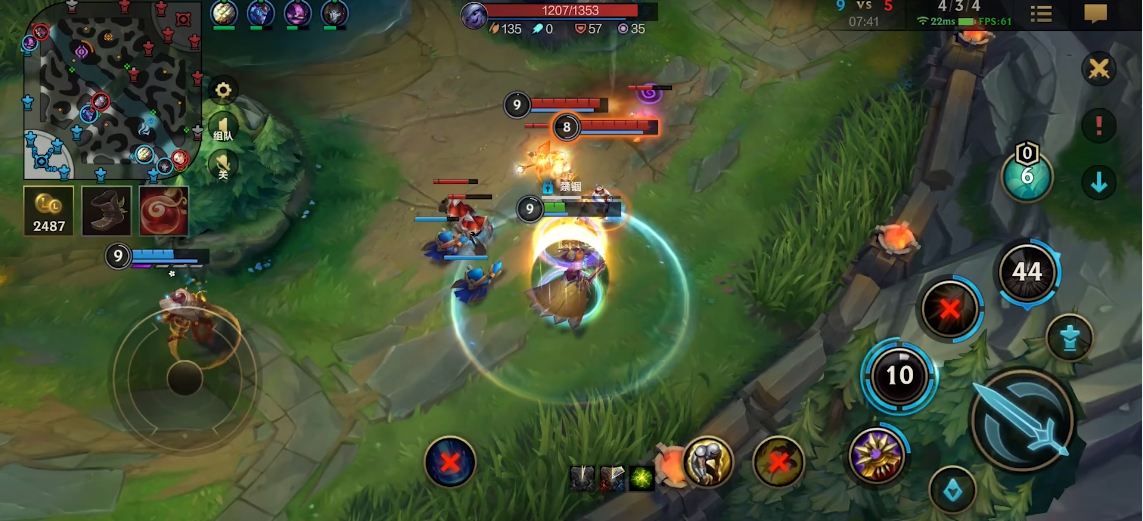The height and width of the screenshot is (521, 1143).
Task: Target towers with the turret button
Action: pyautogui.click(x=1069, y=338)
